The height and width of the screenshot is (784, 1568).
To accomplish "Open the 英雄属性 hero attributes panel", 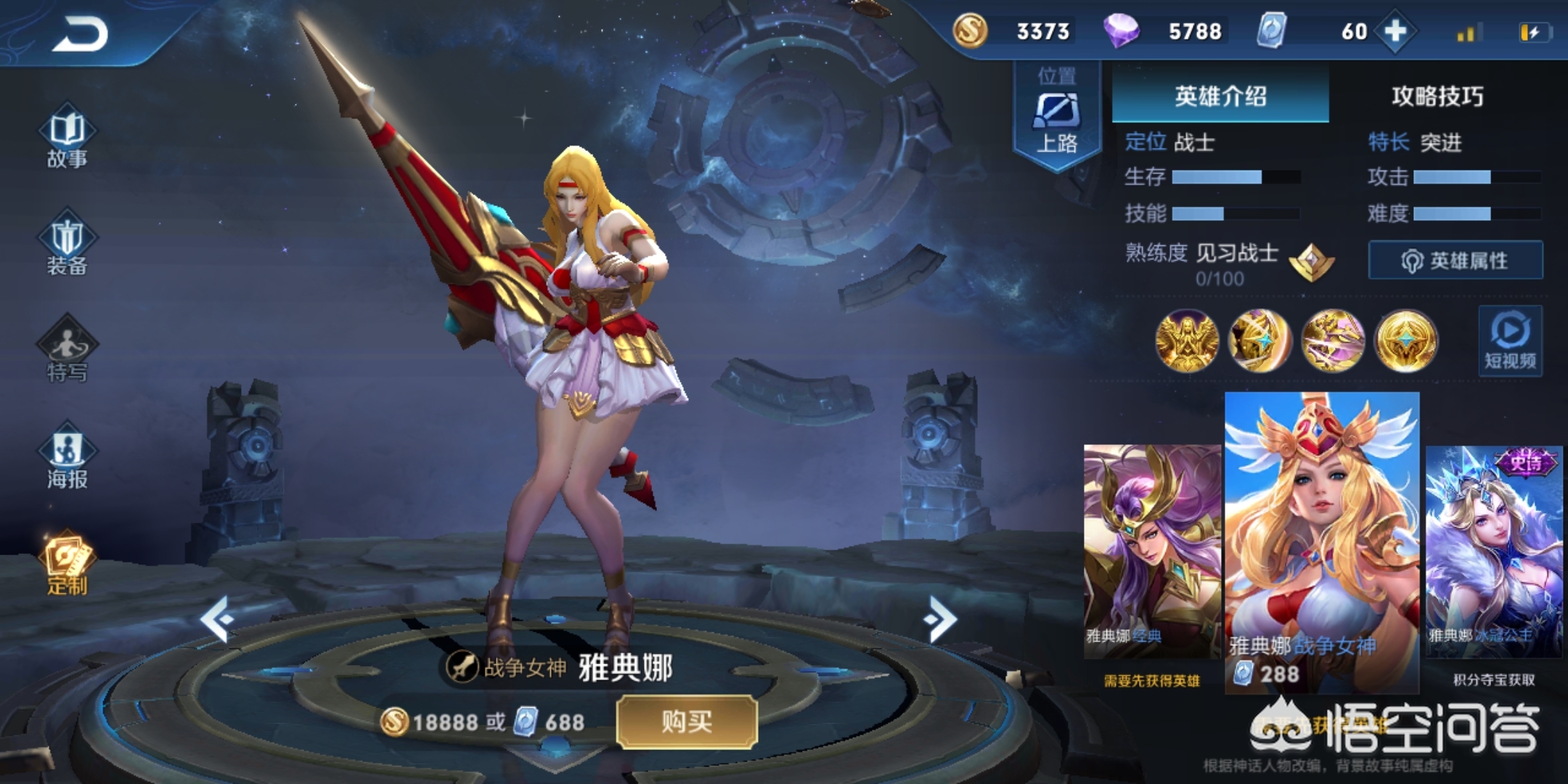I will tap(1455, 260).
